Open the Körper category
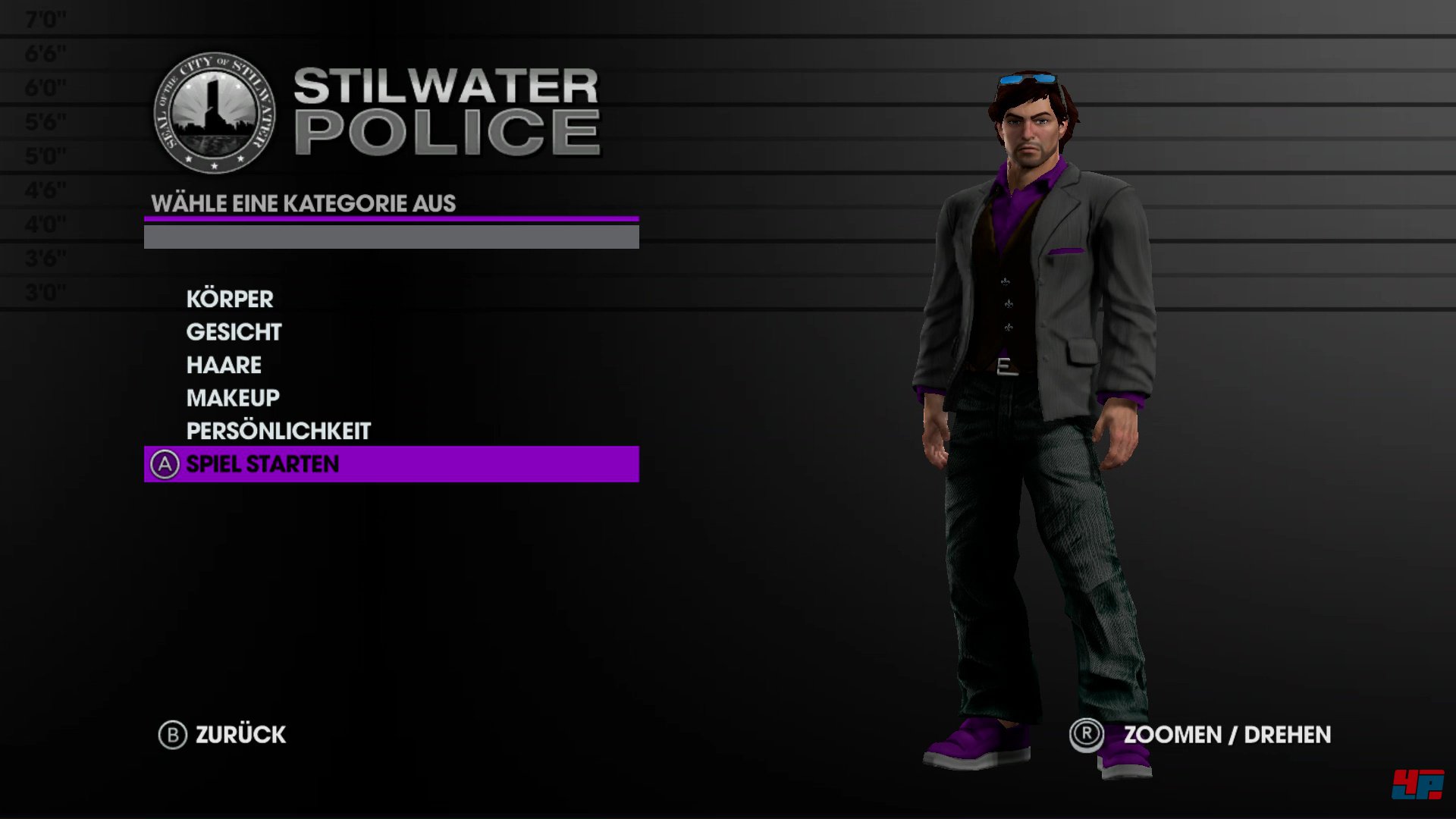Image resolution: width=1456 pixels, height=819 pixels. point(230,299)
